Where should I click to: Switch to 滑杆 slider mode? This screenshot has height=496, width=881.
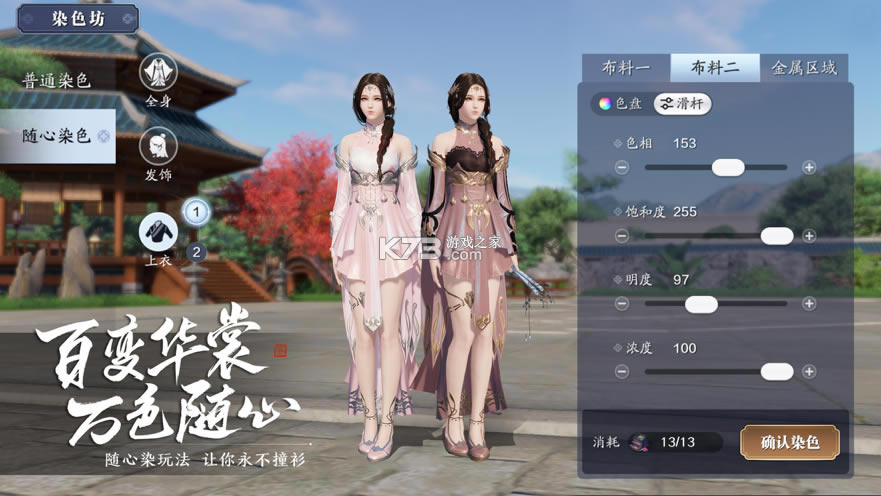pyautogui.click(x=682, y=103)
